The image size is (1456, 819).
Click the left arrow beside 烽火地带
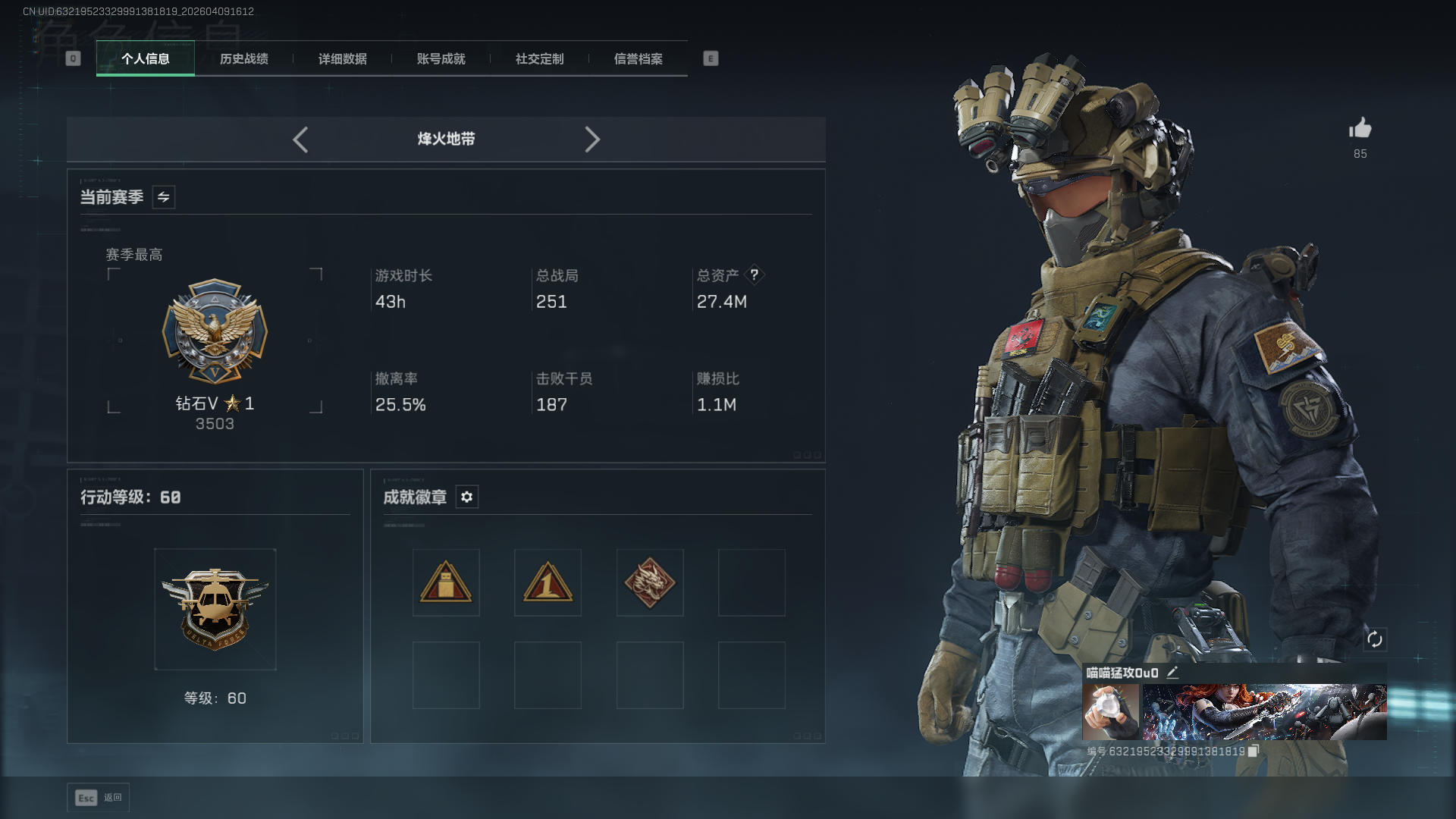pos(300,140)
